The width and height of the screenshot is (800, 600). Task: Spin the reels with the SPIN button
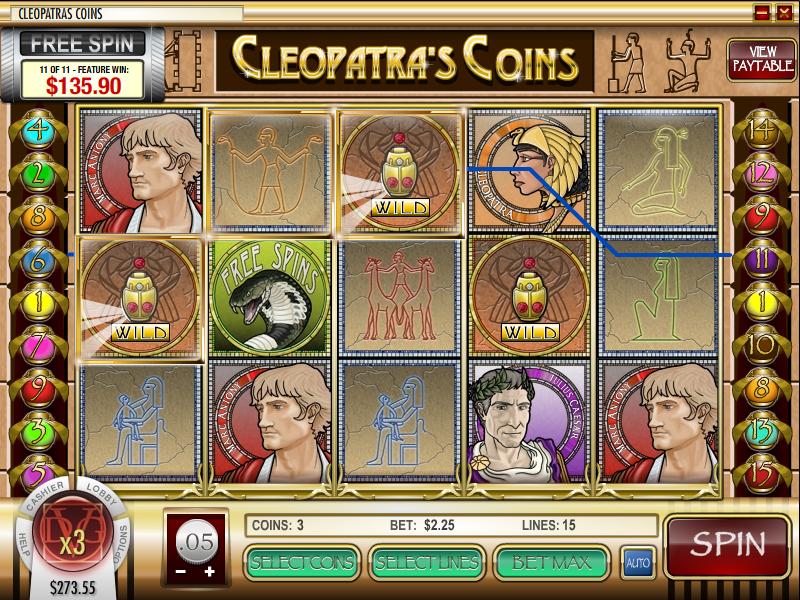[x=728, y=546]
